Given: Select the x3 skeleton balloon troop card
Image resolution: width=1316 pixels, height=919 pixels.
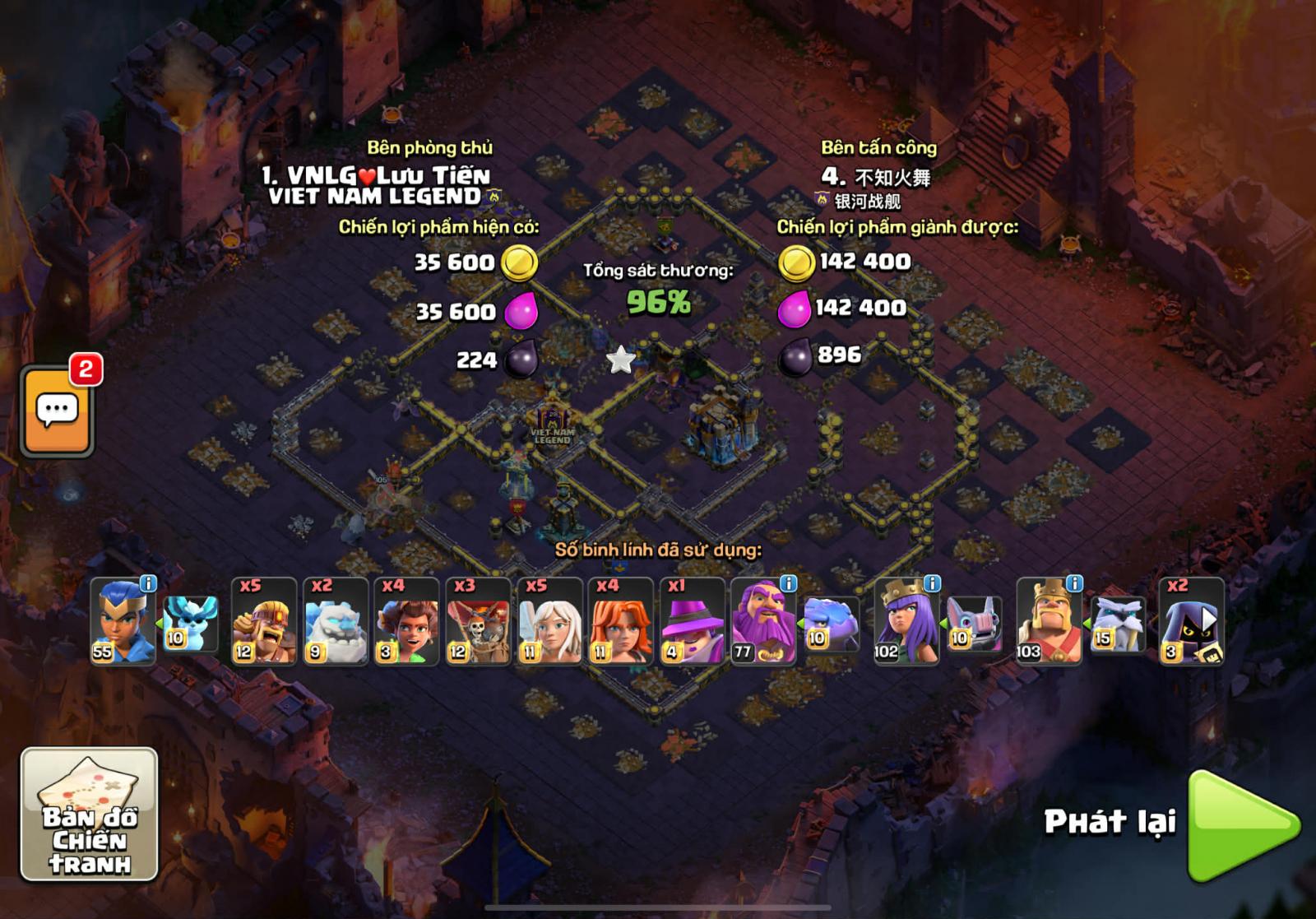Looking at the screenshot, I should 478,621.
